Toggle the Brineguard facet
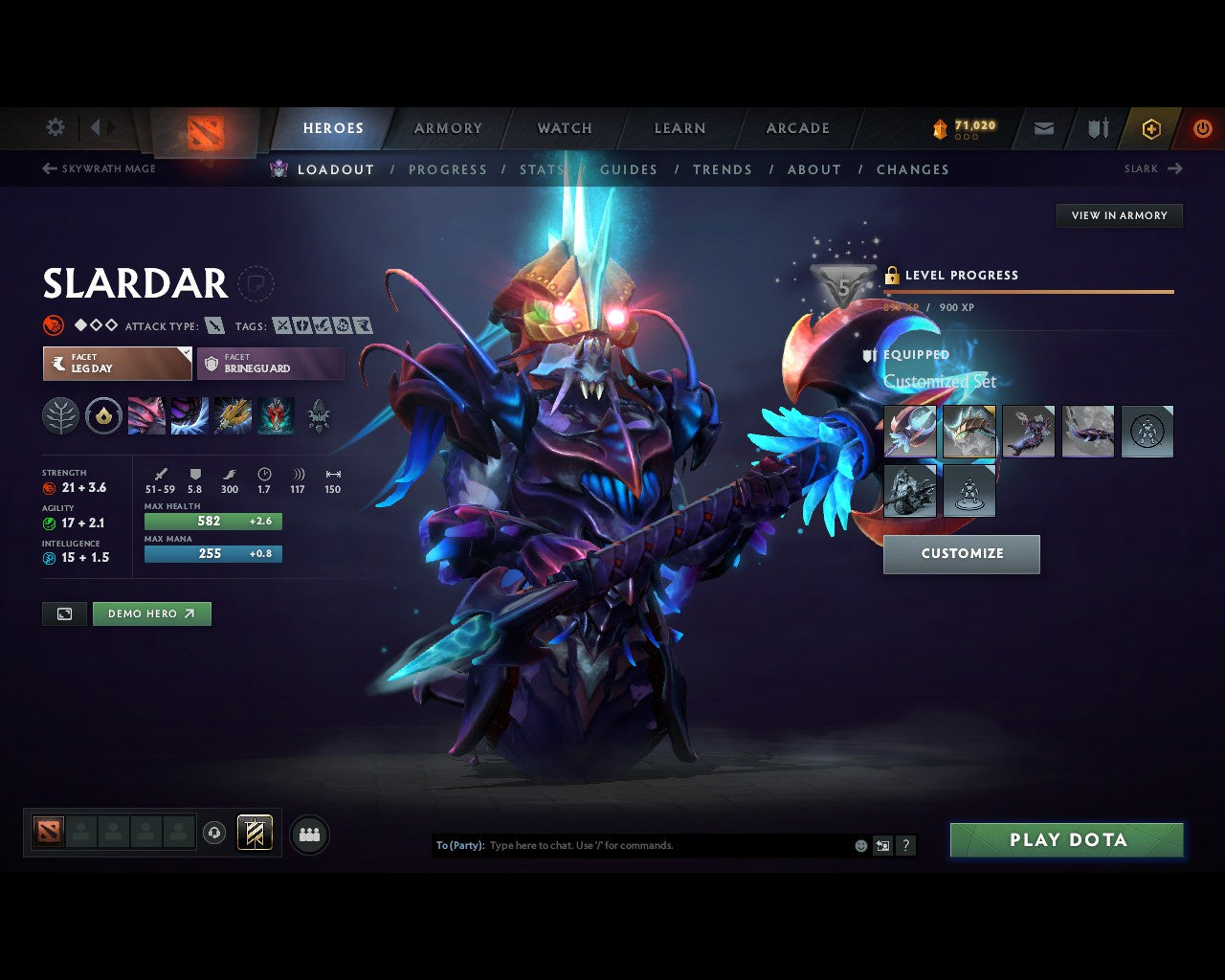This screenshot has width=1225, height=980. pos(270,364)
